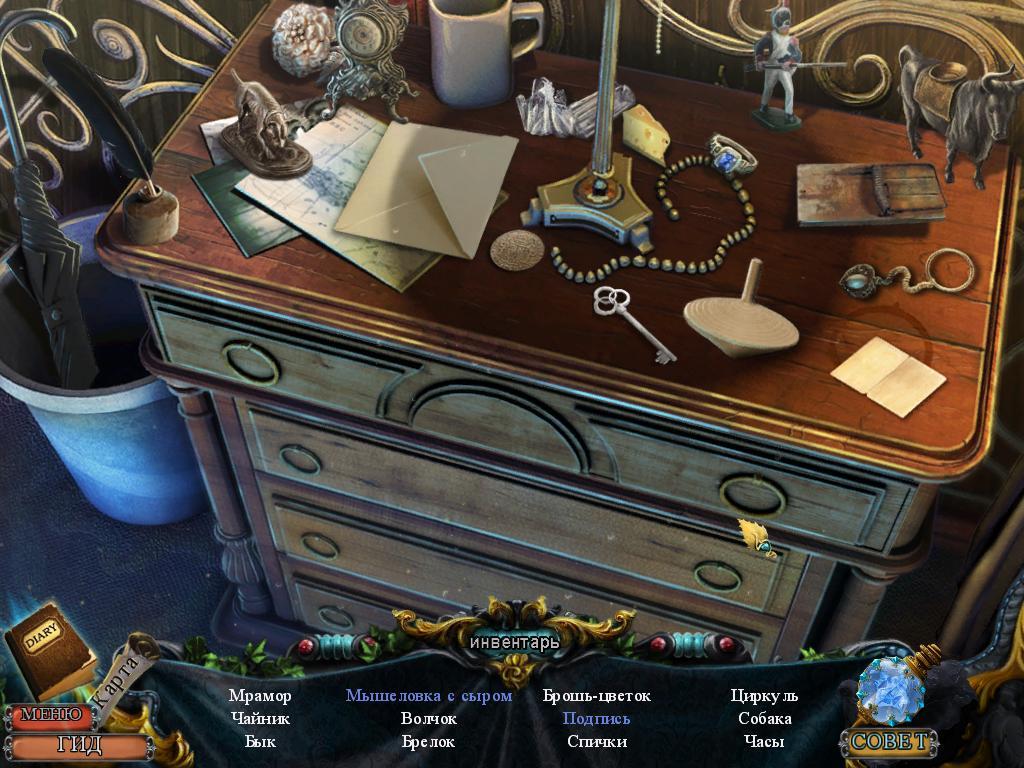Pick Часы from the item list
Image resolution: width=1024 pixels, height=768 pixels.
[x=765, y=742]
